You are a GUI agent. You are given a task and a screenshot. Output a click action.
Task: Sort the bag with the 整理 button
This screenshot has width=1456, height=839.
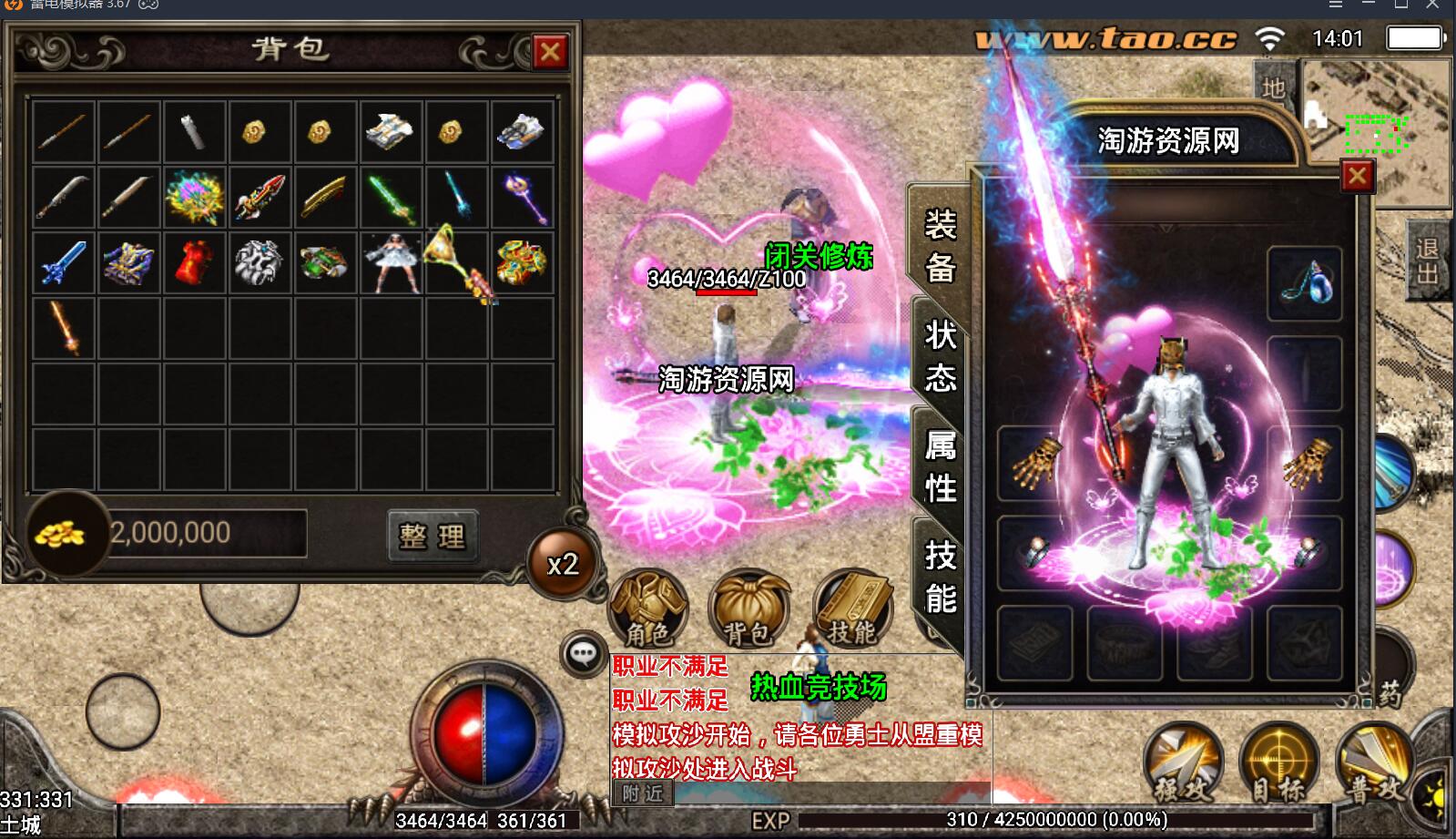pyautogui.click(x=433, y=536)
